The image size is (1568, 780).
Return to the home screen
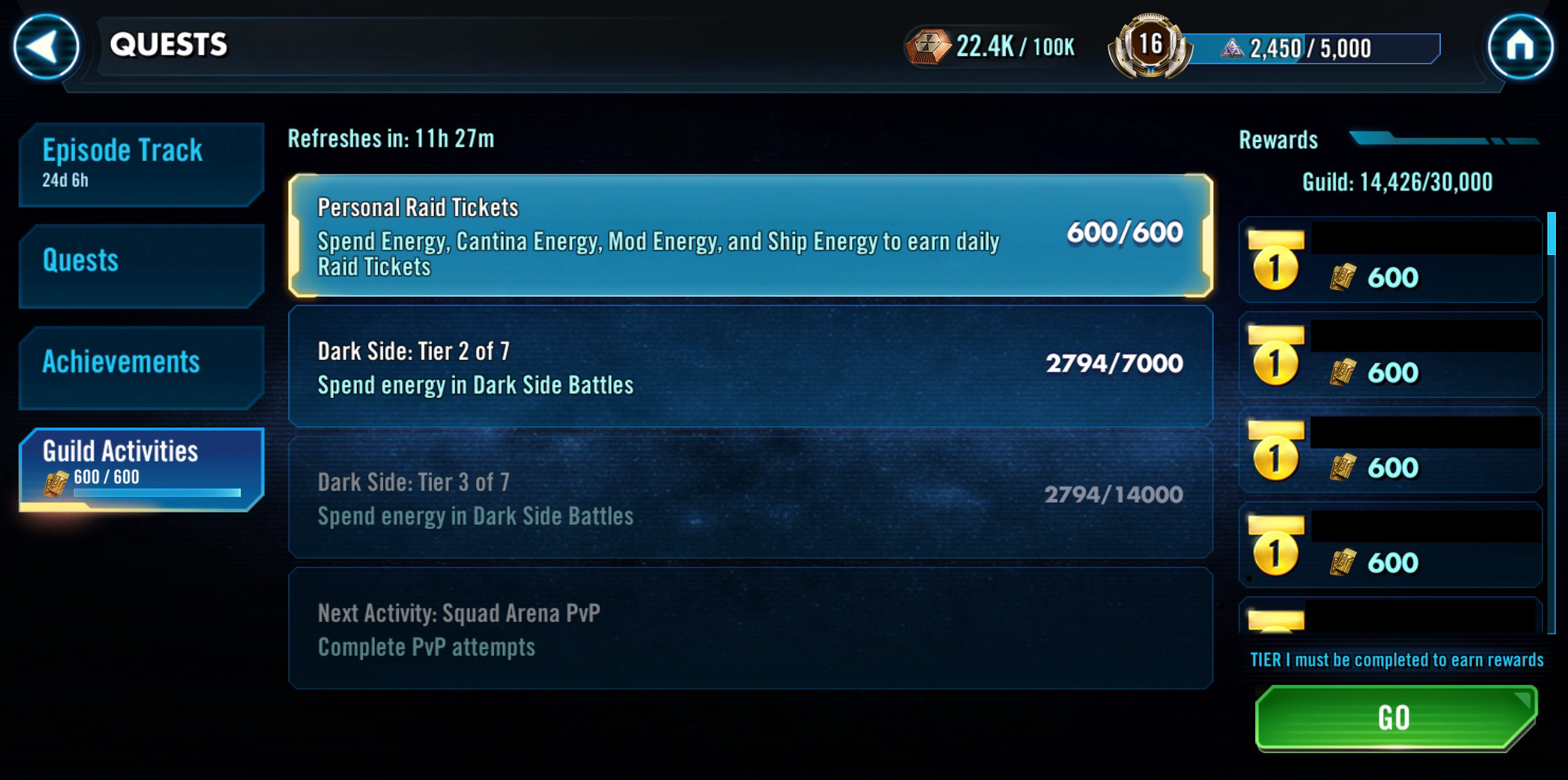(1520, 46)
